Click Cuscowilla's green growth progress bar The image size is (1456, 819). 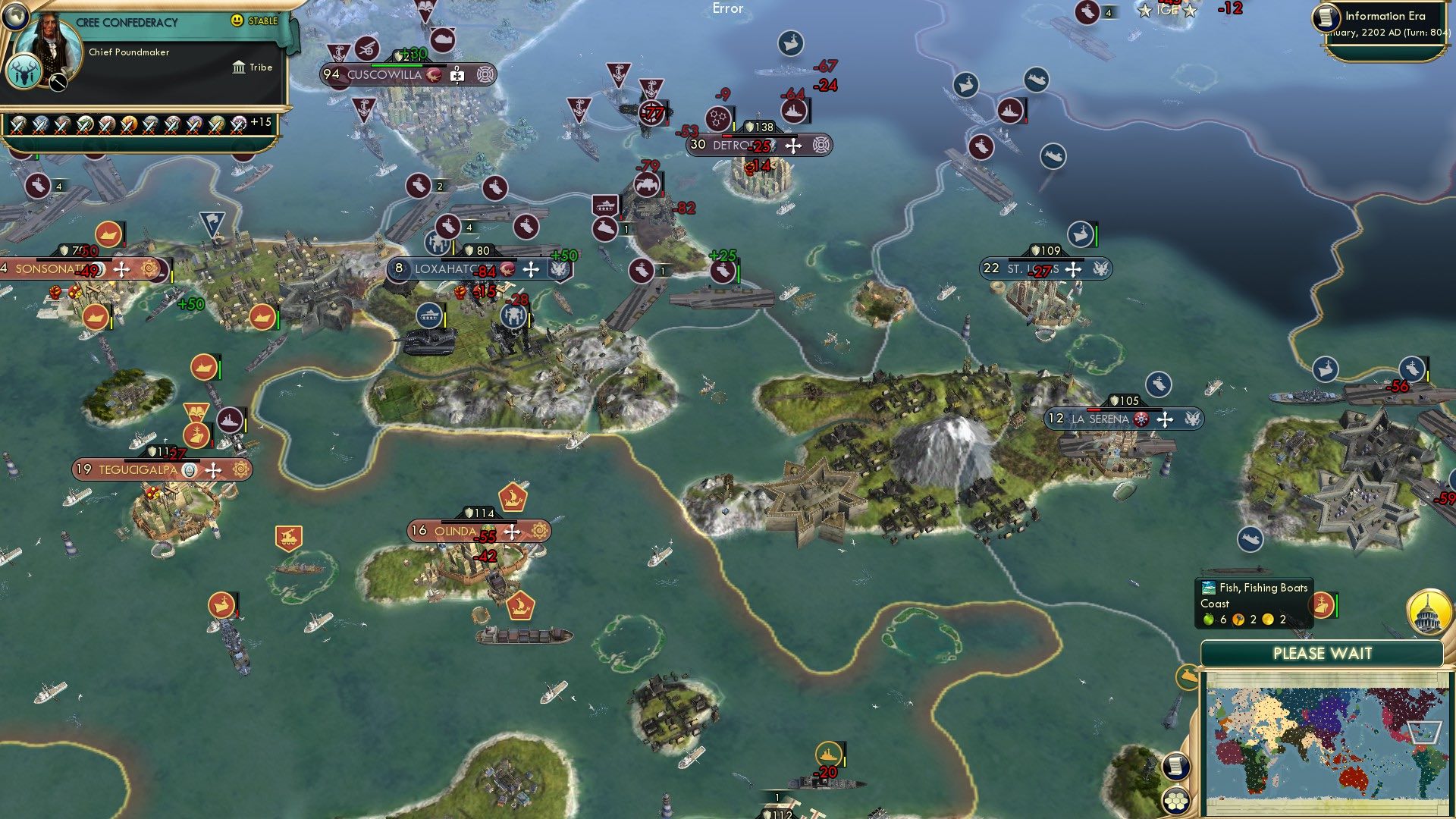[397, 65]
